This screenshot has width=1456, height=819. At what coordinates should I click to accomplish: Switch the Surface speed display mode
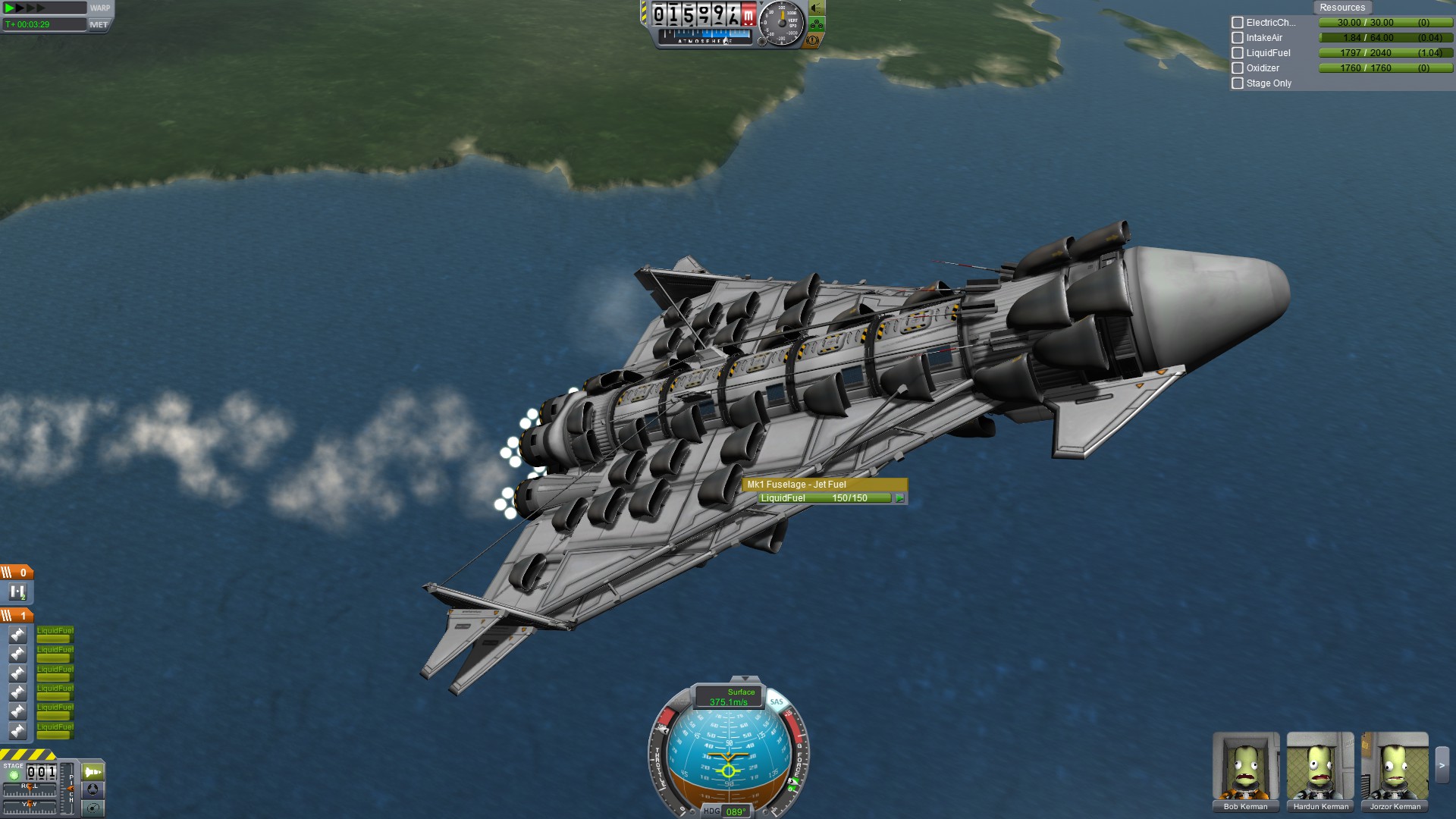tap(729, 697)
